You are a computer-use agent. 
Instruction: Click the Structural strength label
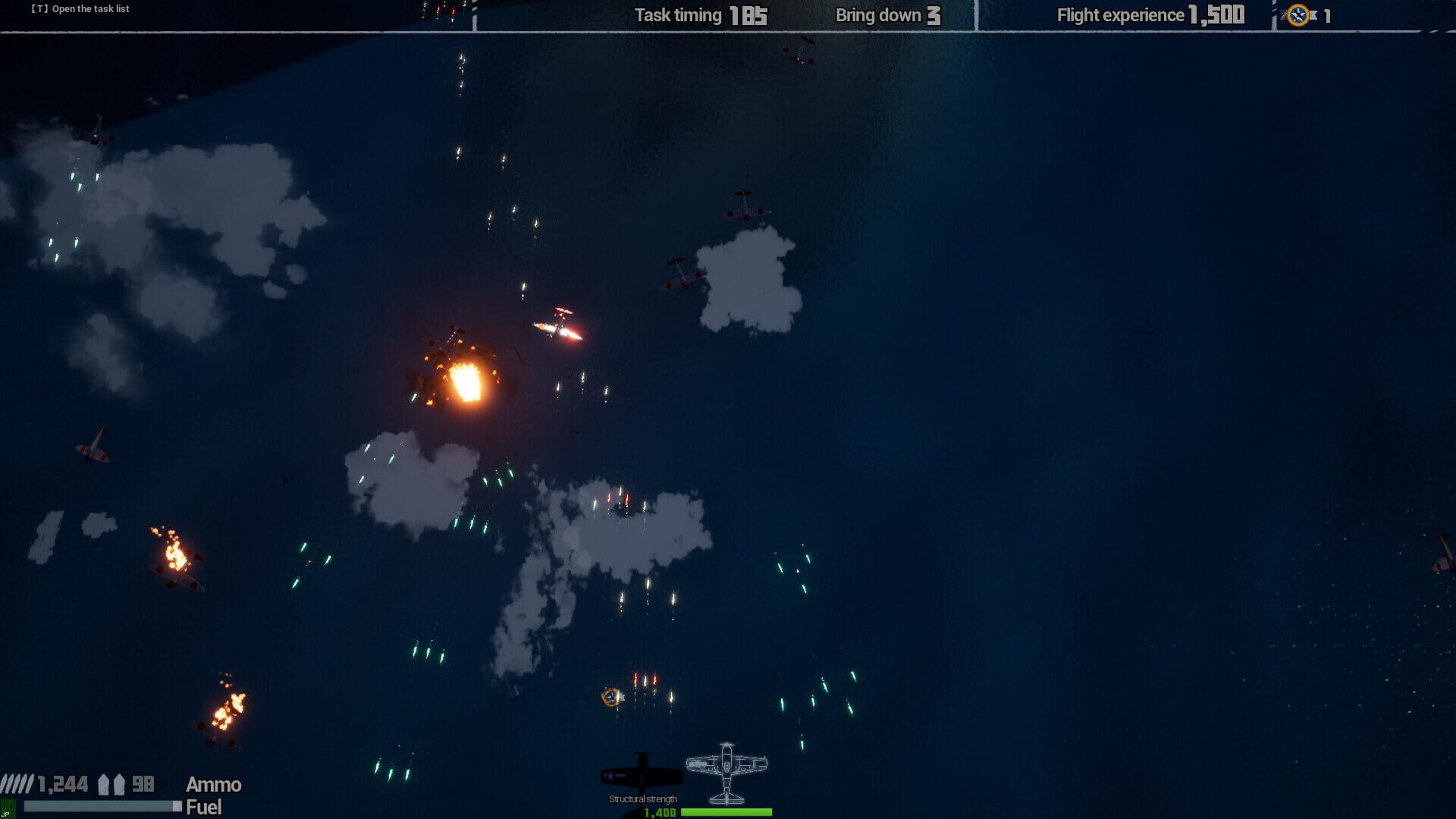(x=642, y=799)
